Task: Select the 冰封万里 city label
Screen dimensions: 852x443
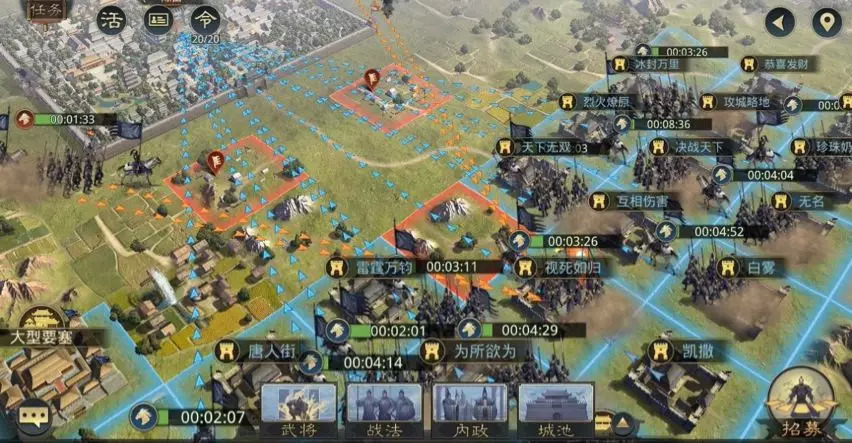Action: pyautogui.click(x=656, y=64)
